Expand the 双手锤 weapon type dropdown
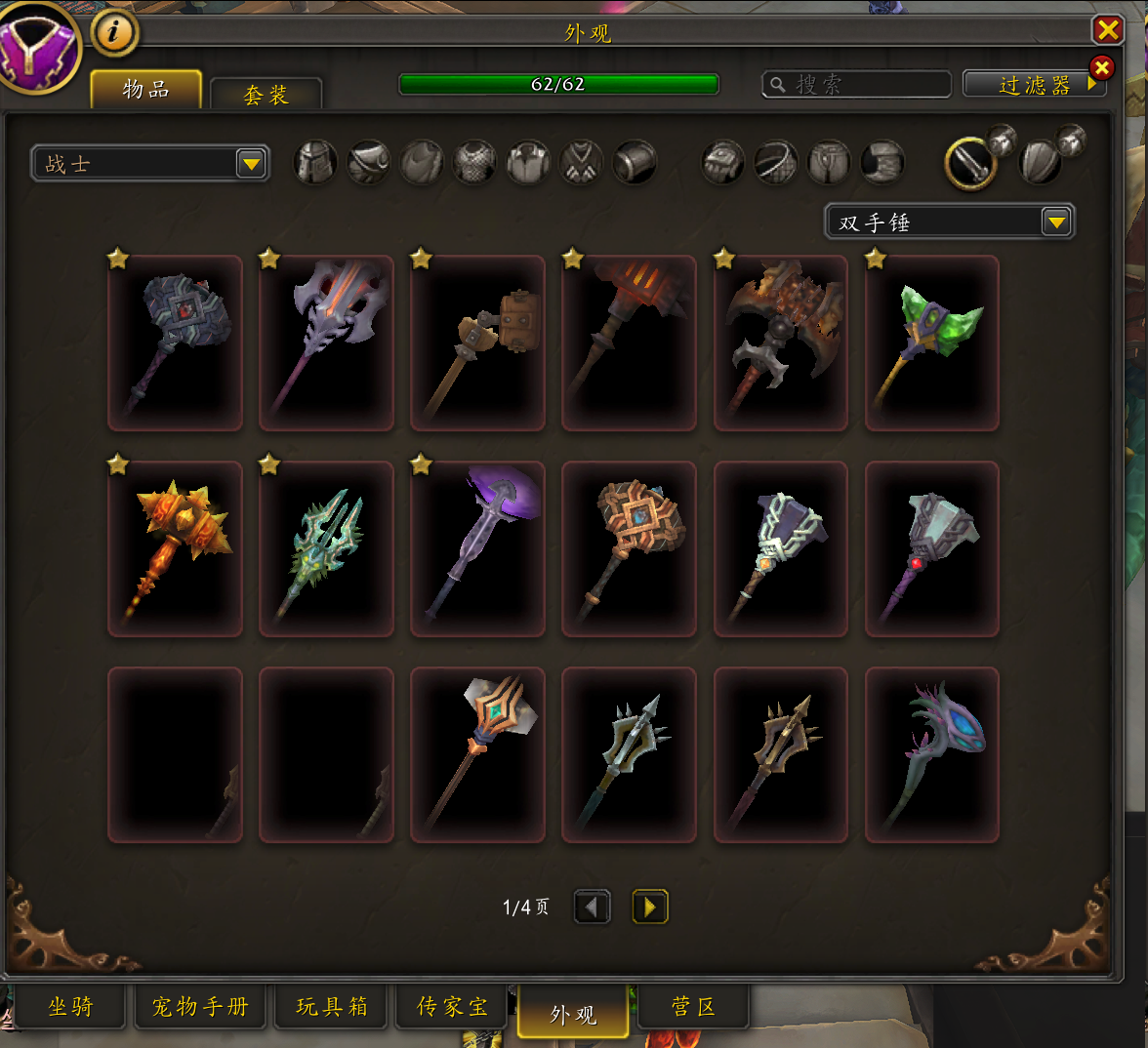 (1056, 222)
